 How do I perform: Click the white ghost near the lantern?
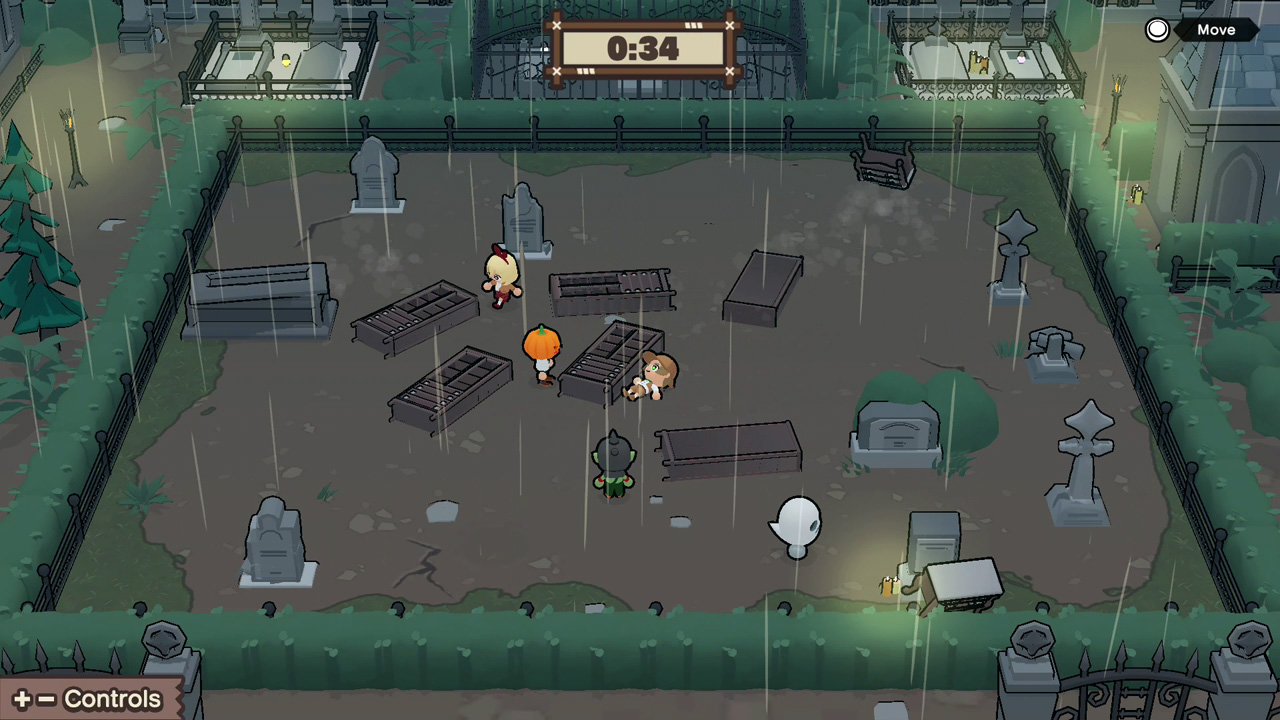[x=795, y=527]
